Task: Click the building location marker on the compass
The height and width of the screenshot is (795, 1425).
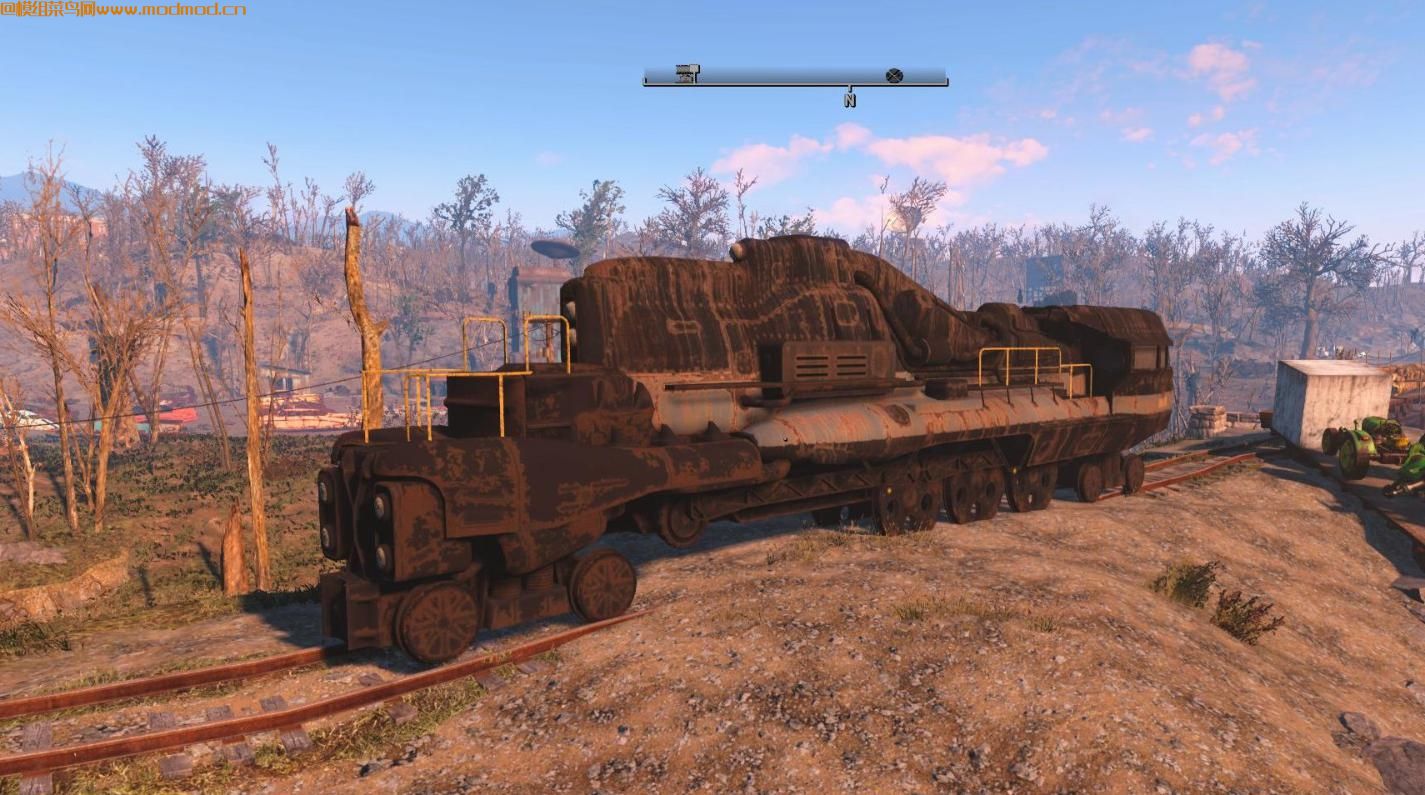Action: point(687,73)
